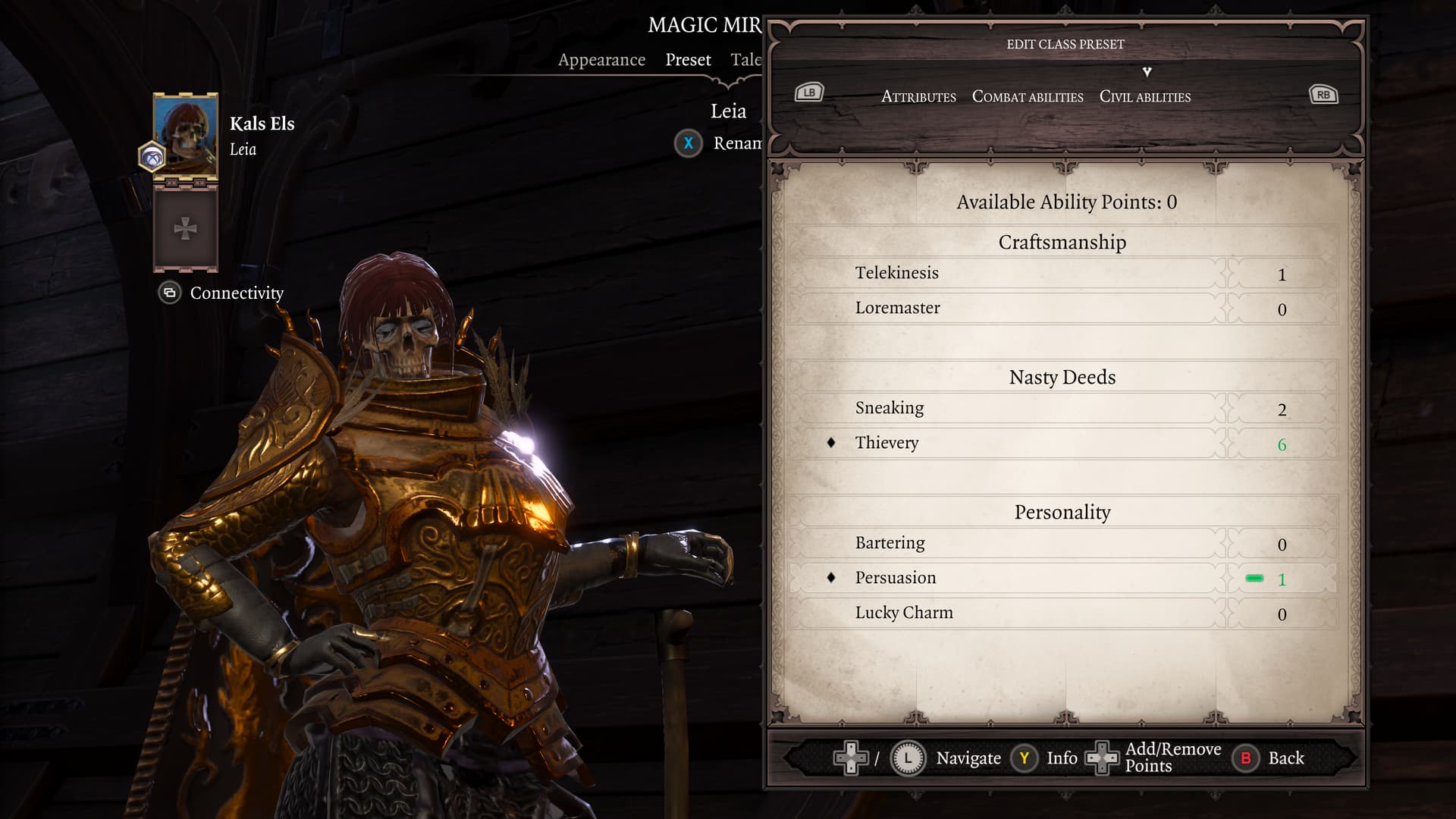1456x819 pixels.
Task: Select the Civil Abilities tab
Action: tap(1144, 97)
